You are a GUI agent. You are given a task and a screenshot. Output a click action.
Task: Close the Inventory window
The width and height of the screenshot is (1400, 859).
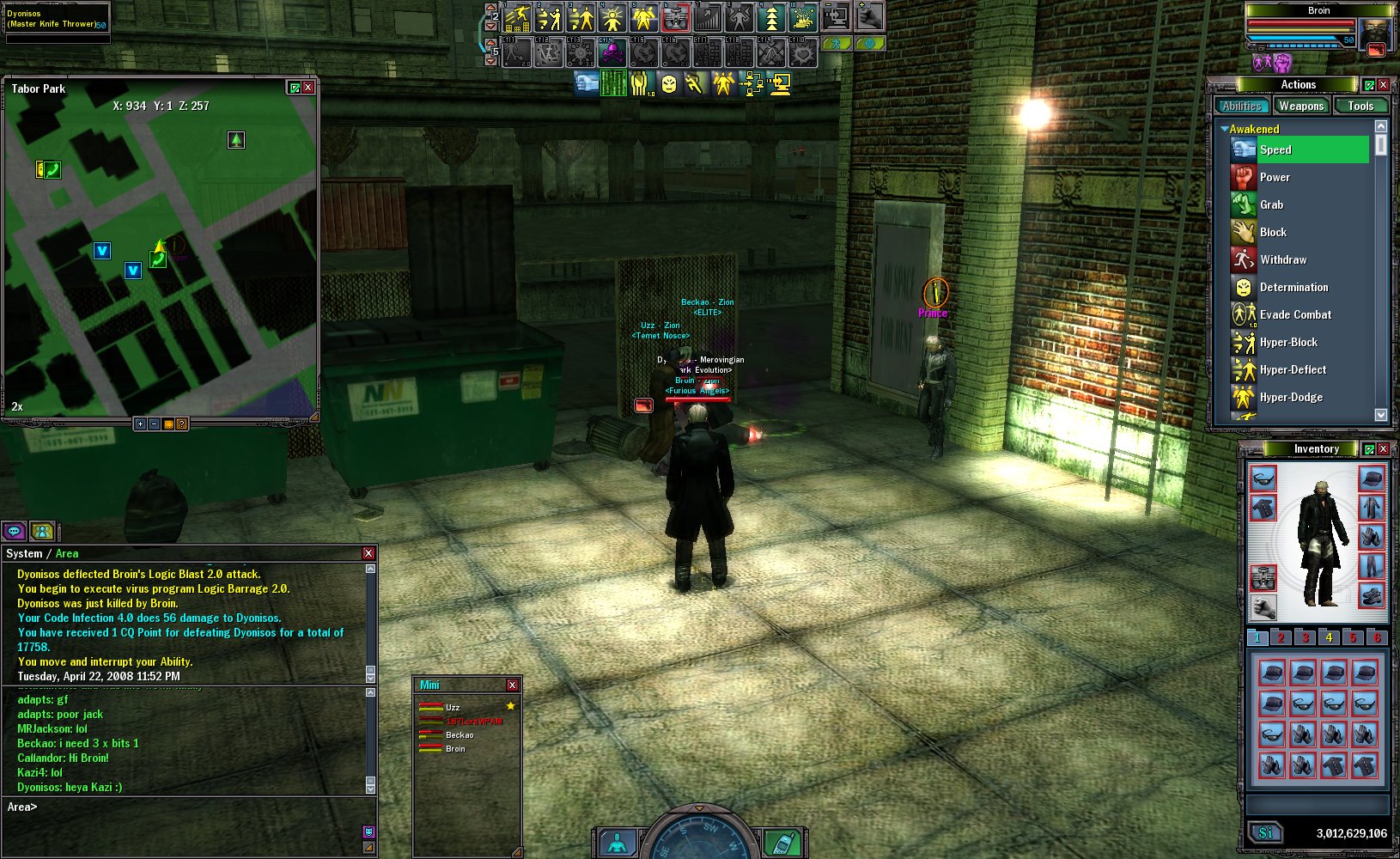(x=1383, y=448)
